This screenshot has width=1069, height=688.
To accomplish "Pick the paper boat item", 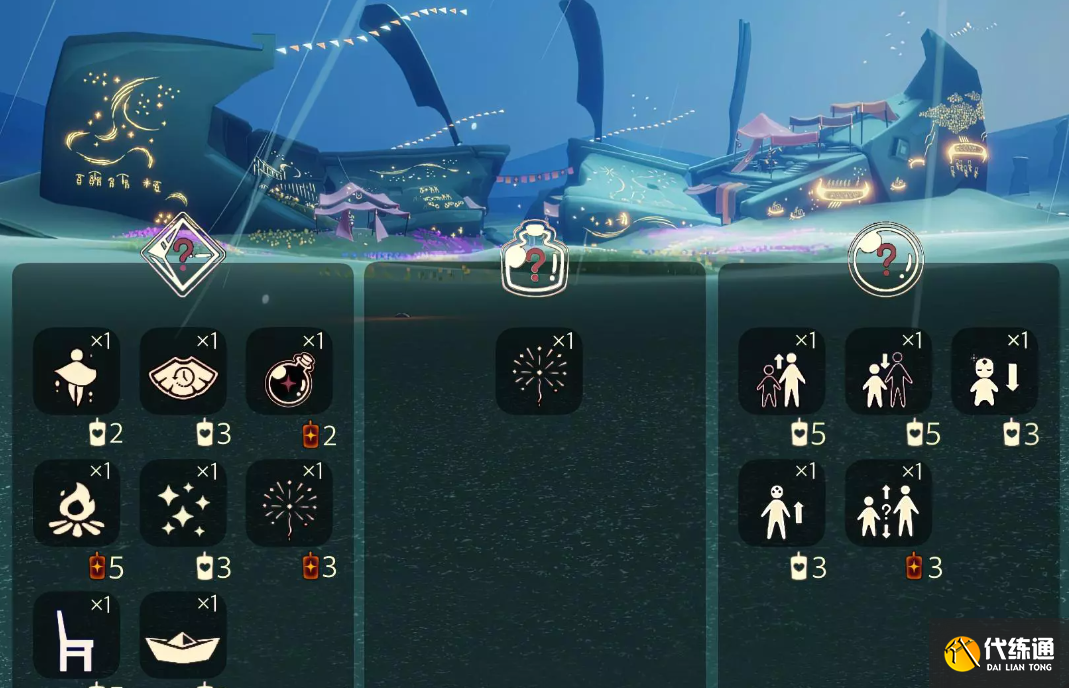I will tap(183, 635).
